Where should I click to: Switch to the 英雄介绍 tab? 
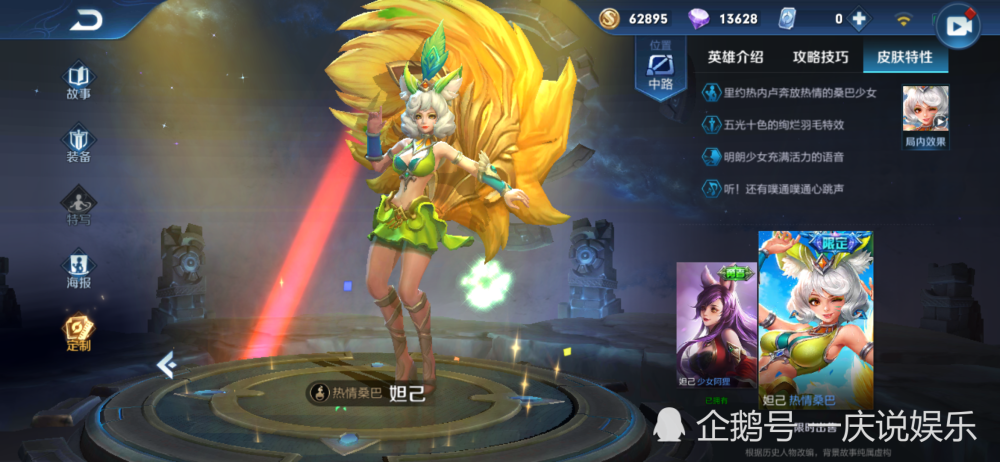tap(735, 57)
